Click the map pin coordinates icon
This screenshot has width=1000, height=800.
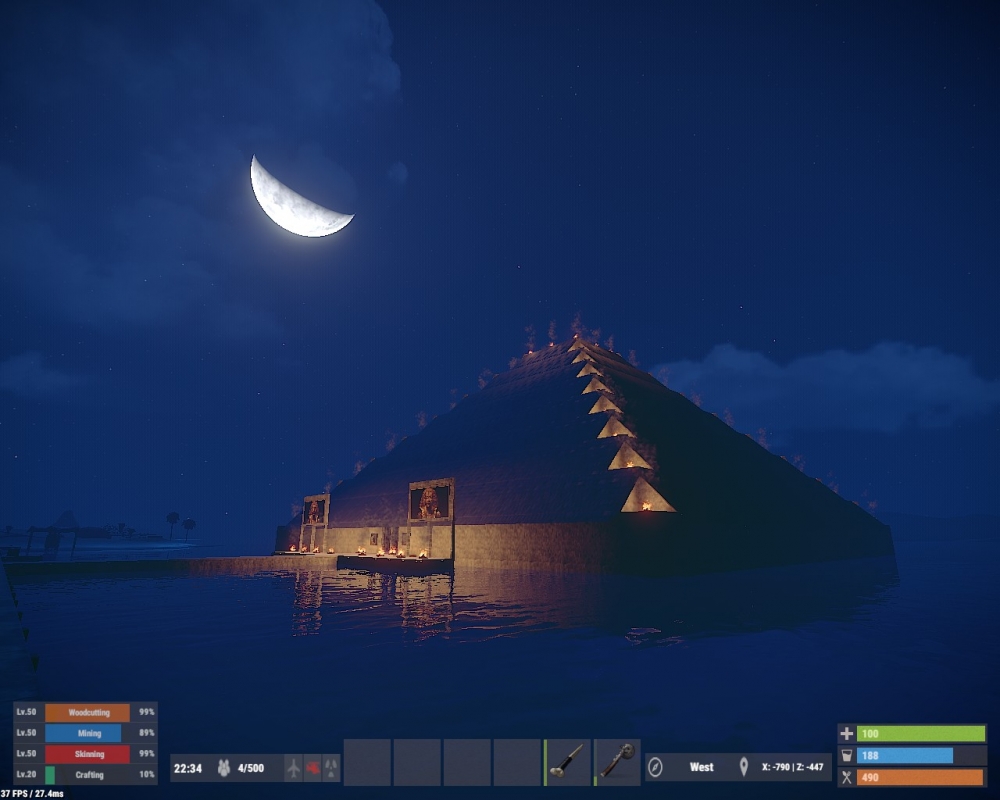[744, 768]
